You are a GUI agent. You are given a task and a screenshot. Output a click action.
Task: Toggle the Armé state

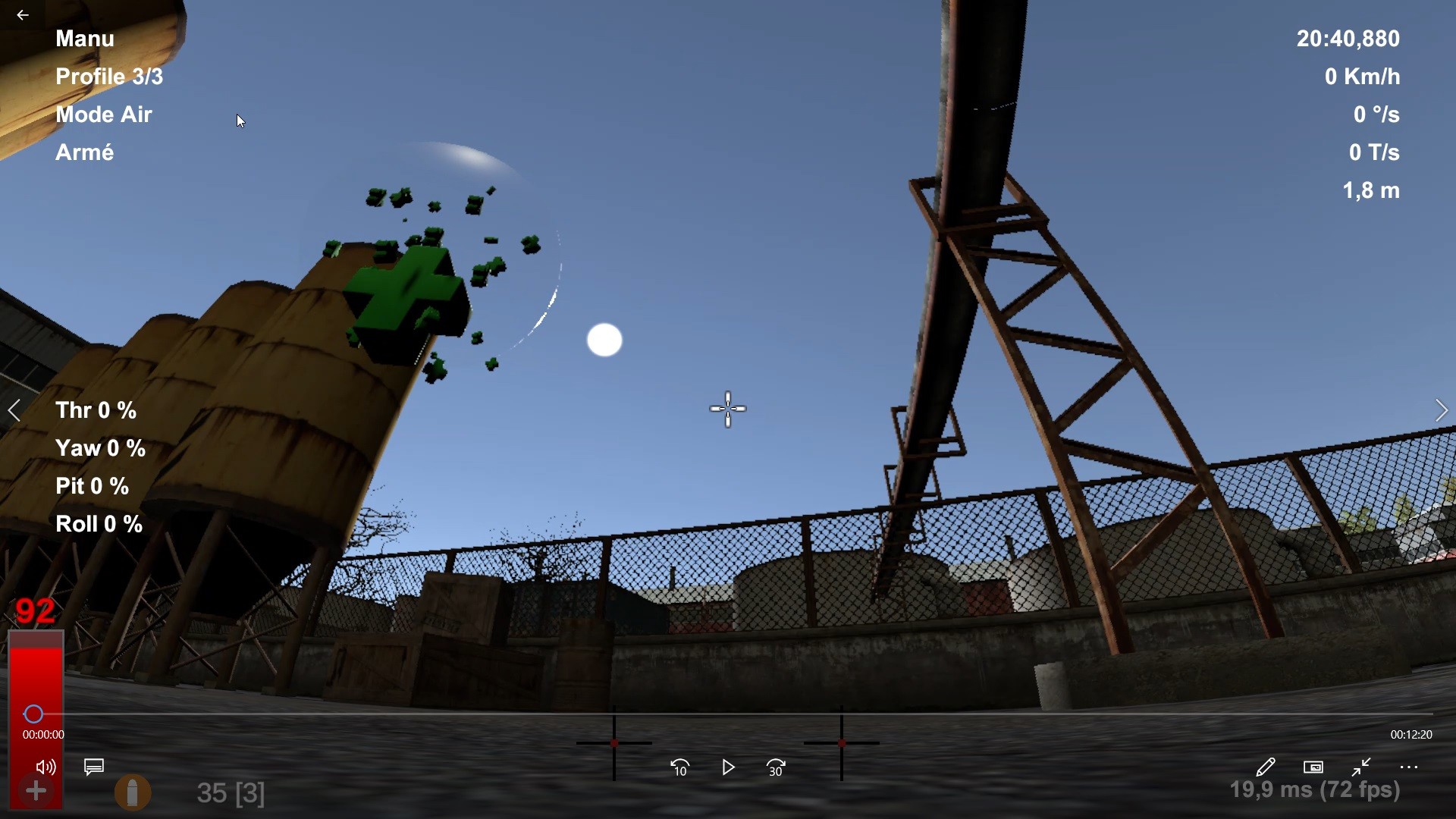pyautogui.click(x=84, y=152)
